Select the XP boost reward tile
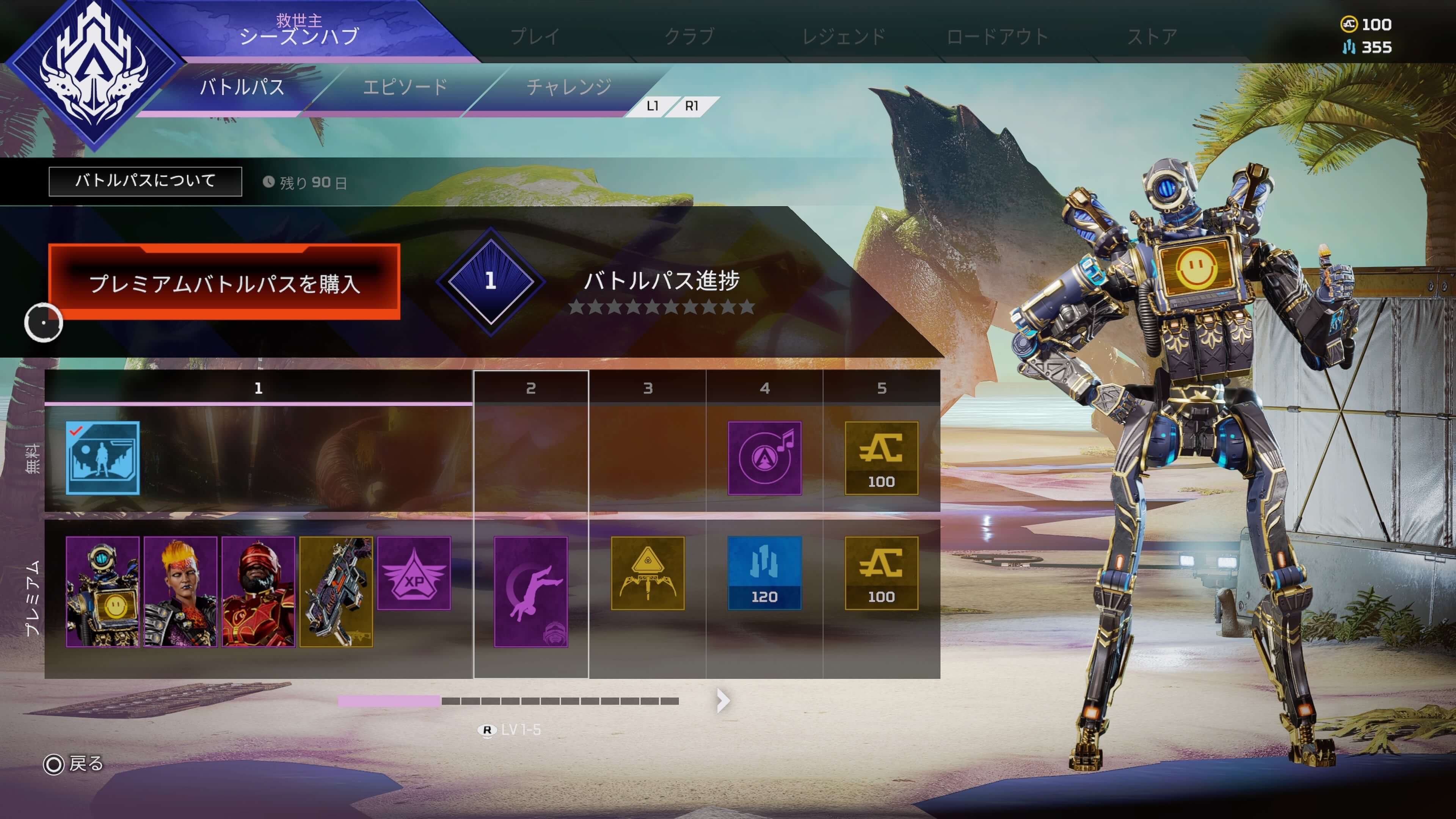Image resolution: width=1456 pixels, height=819 pixels. click(414, 573)
